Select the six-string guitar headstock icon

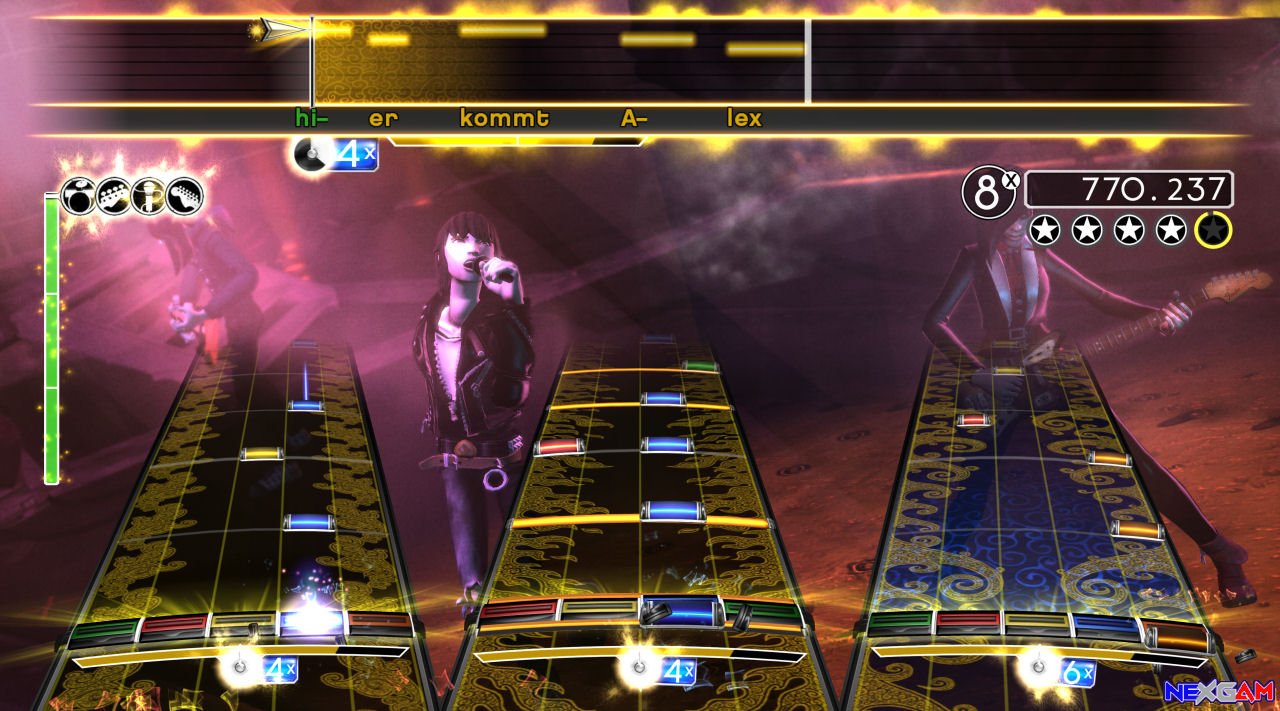[x=184, y=195]
